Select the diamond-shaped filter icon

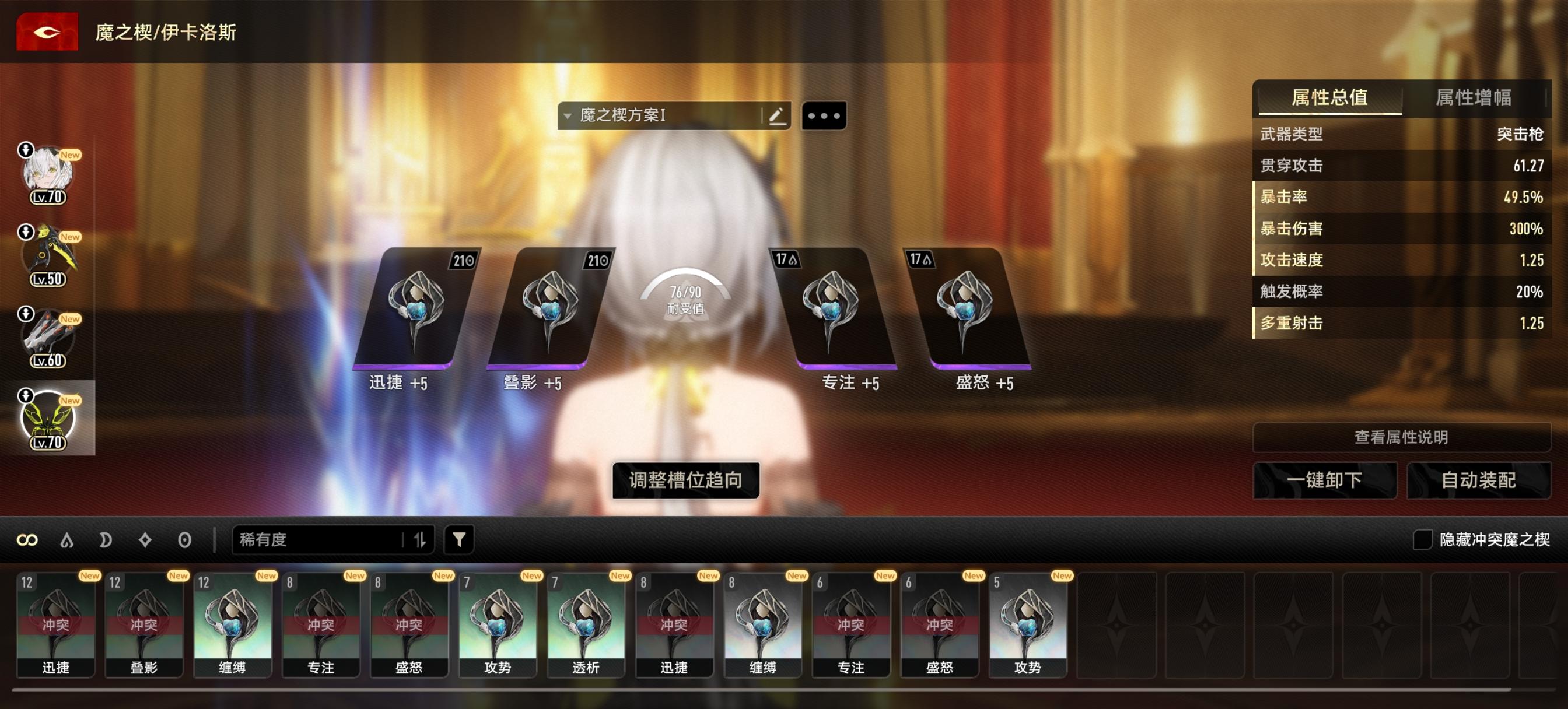(146, 539)
